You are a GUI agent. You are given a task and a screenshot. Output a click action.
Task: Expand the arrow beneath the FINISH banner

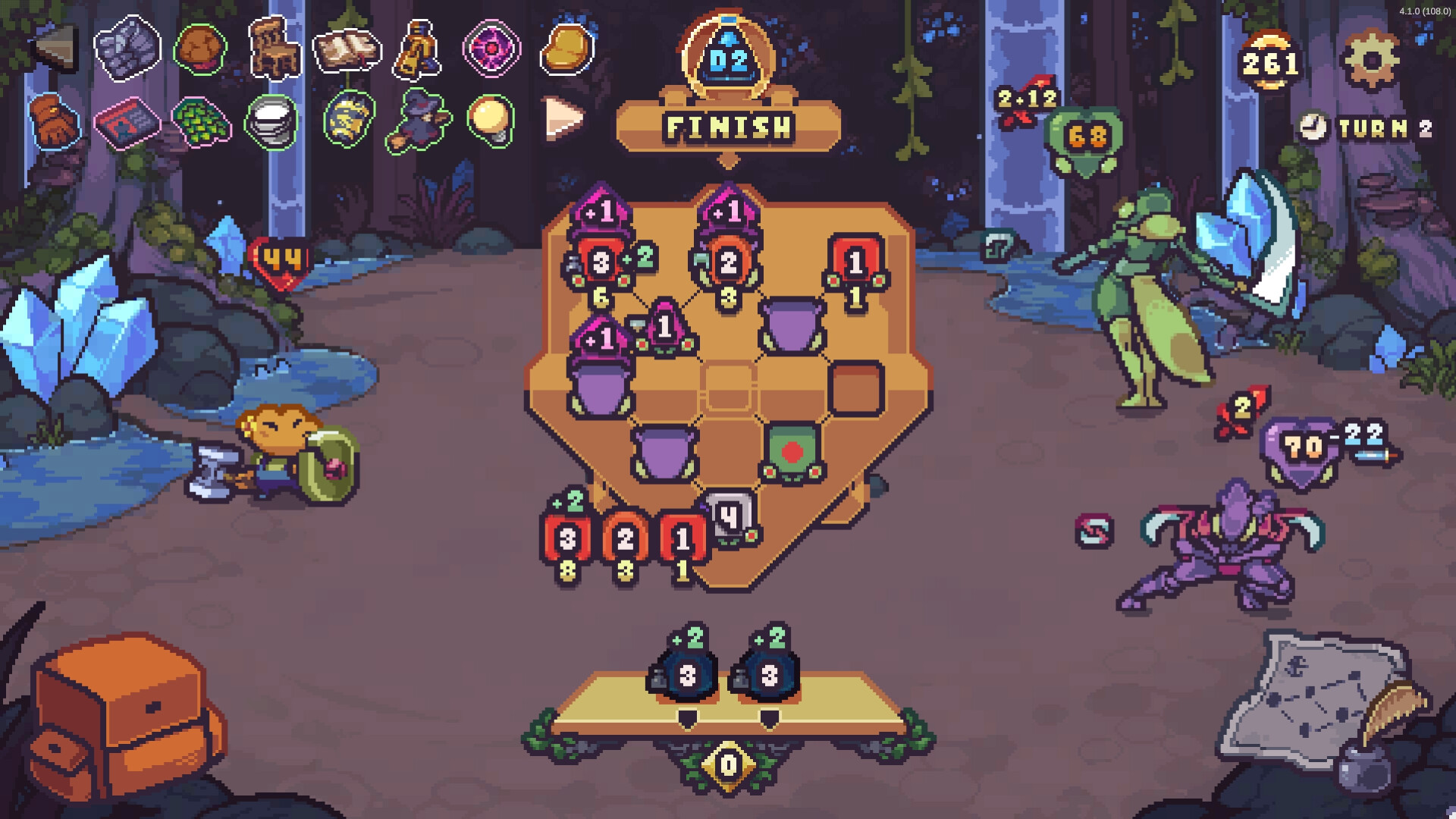(730, 161)
